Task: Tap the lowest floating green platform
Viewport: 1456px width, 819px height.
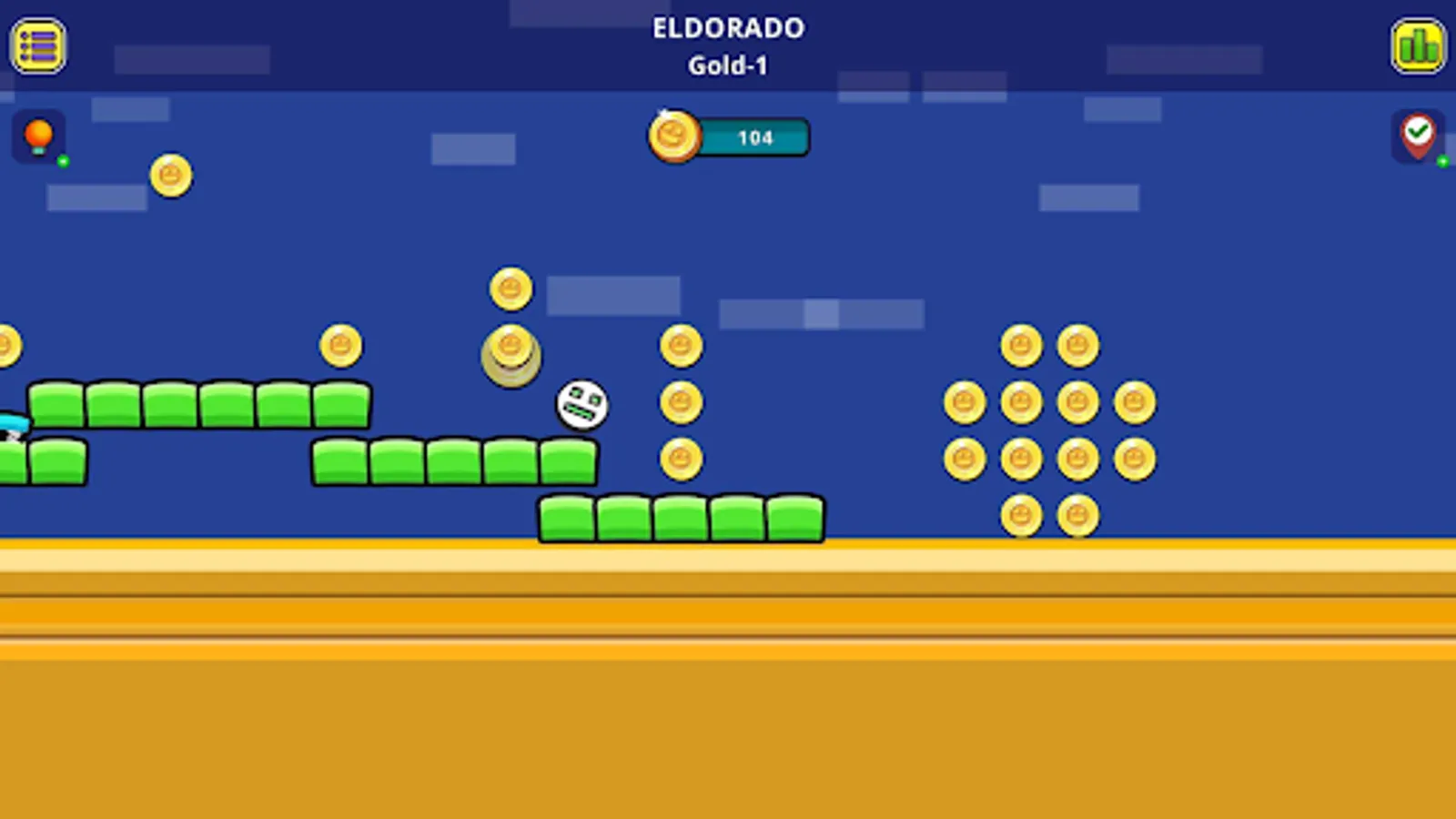Action: (681, 516)
